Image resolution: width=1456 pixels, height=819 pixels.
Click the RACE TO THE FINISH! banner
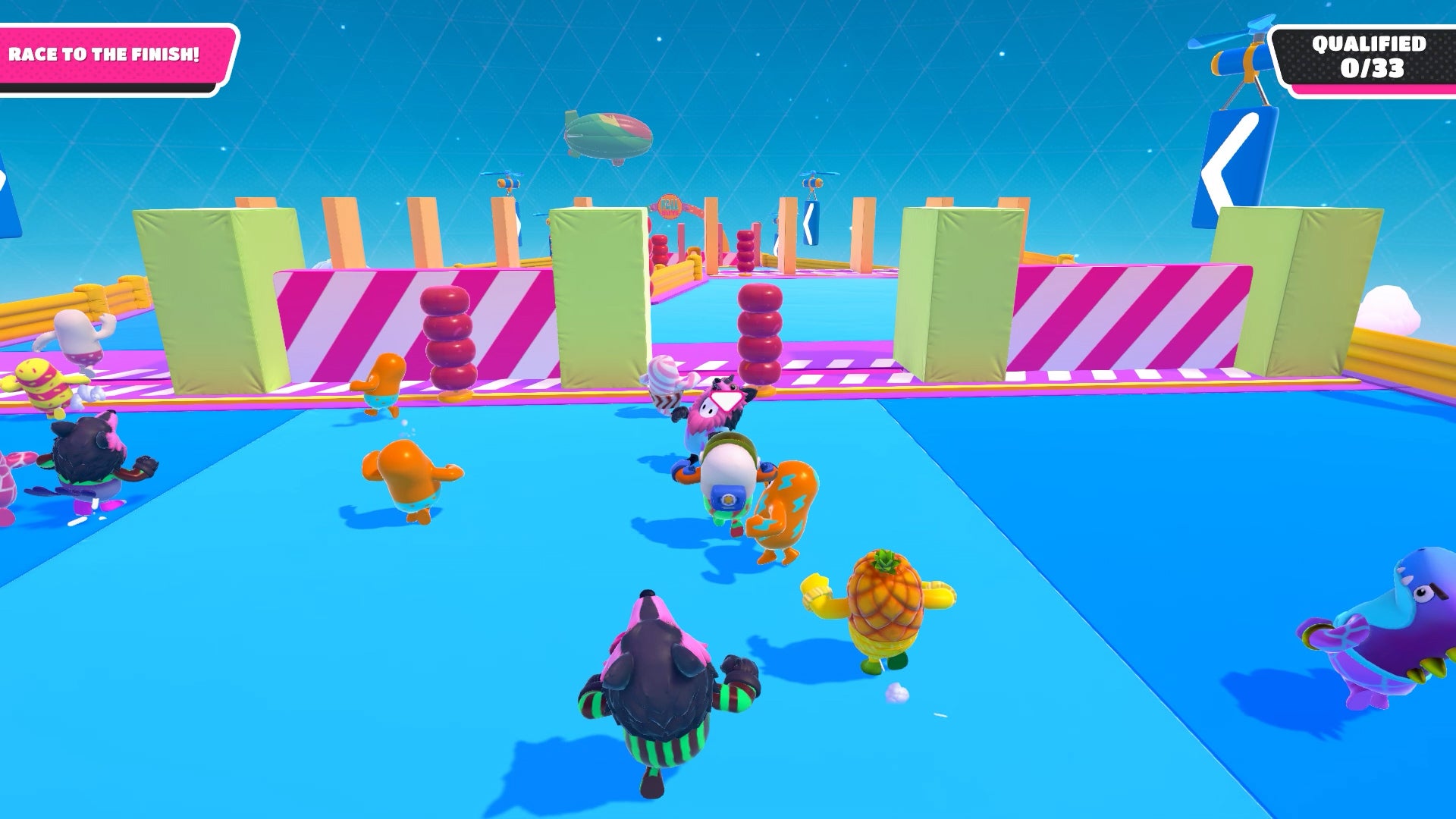pos(106,53)
